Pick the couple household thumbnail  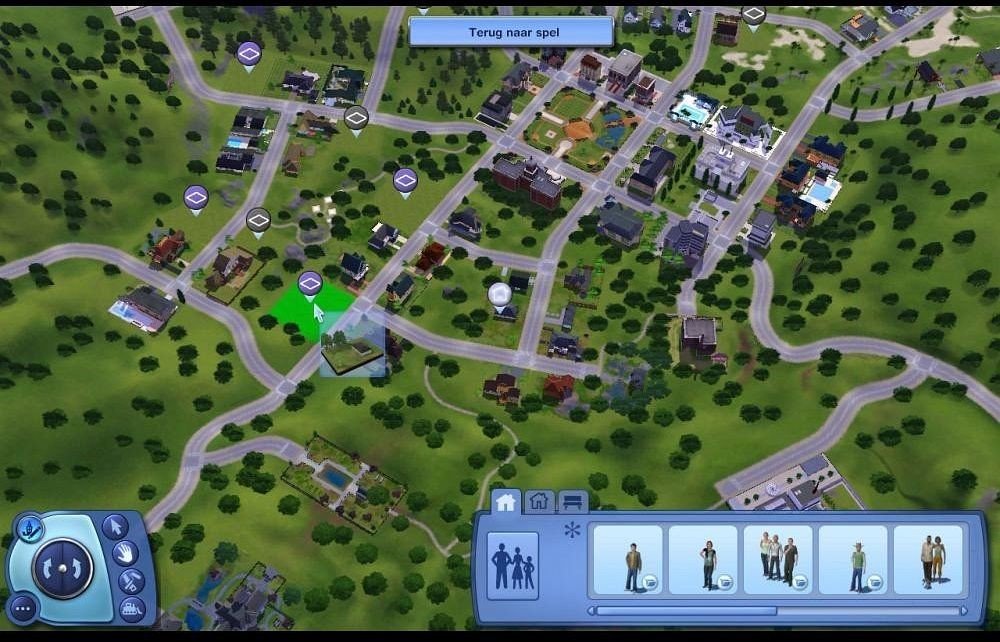click(928, 560)
